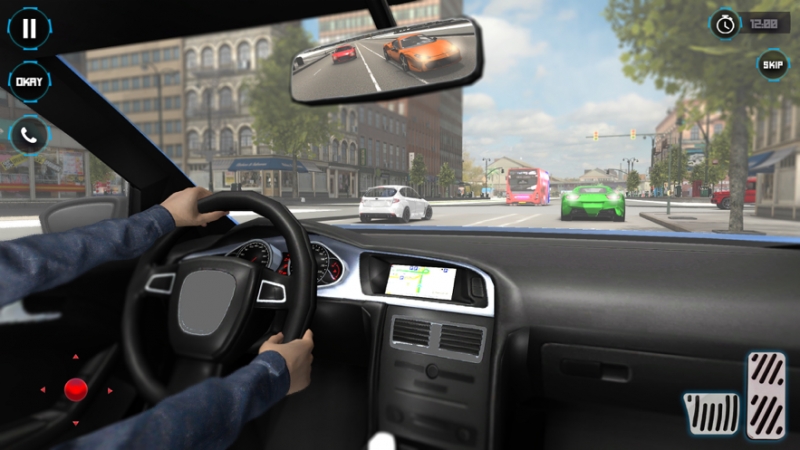Apply the brake pedal
The image size is (800, 450).
(x=711, y=412)
